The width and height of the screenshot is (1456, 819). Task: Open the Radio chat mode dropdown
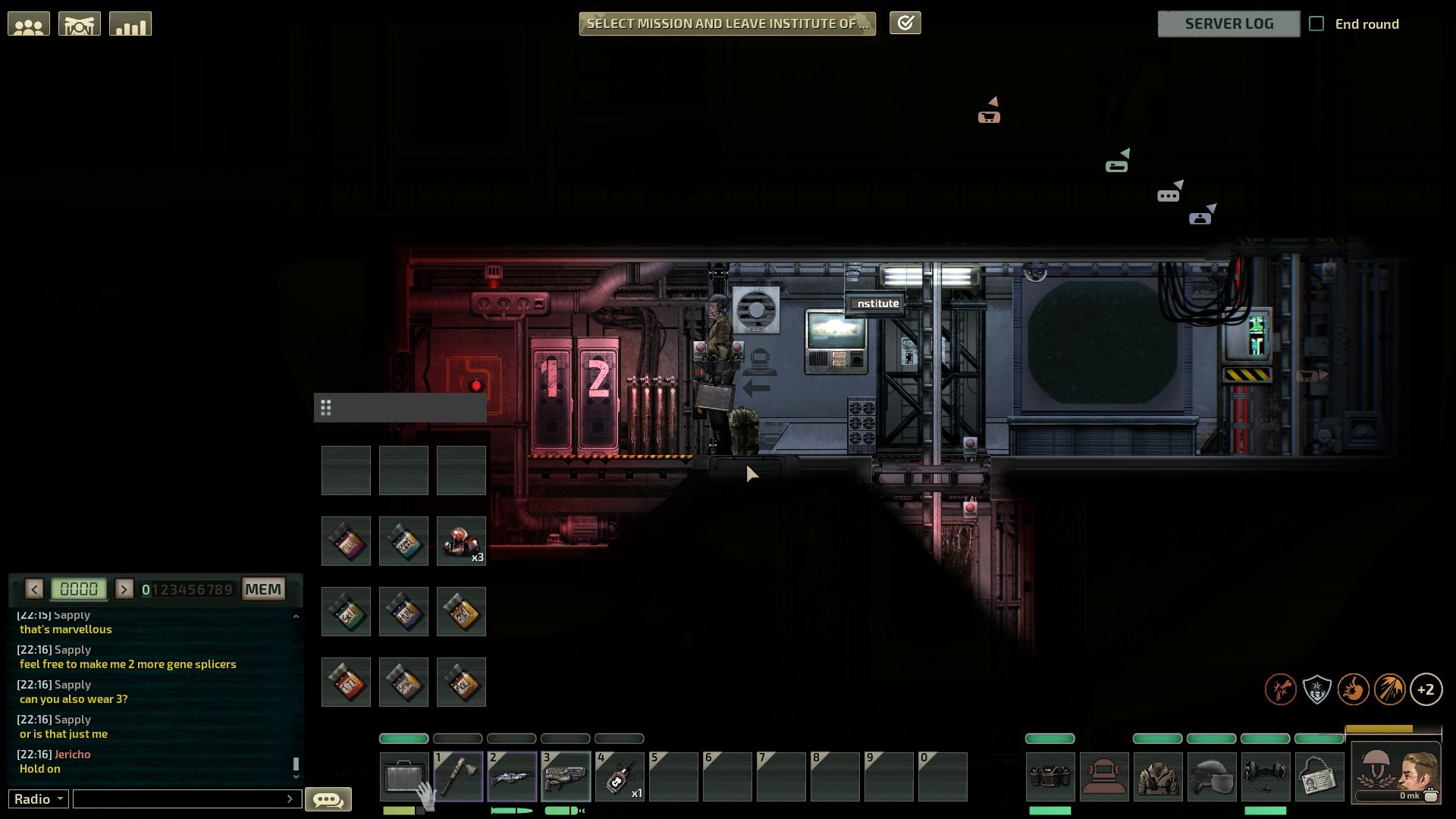pyautogui.click(x=39, y=799)
